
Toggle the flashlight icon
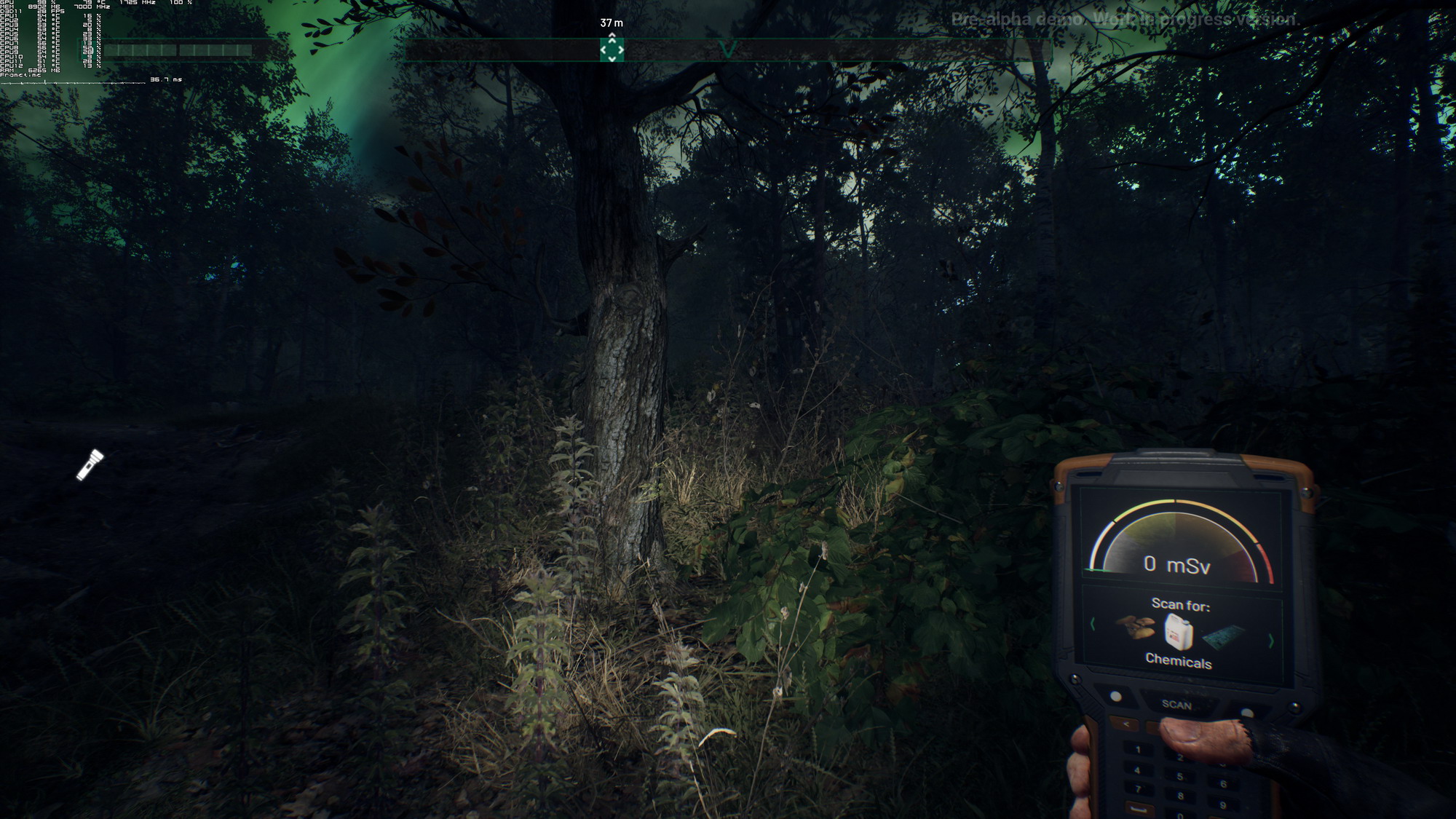click(90, 464)
